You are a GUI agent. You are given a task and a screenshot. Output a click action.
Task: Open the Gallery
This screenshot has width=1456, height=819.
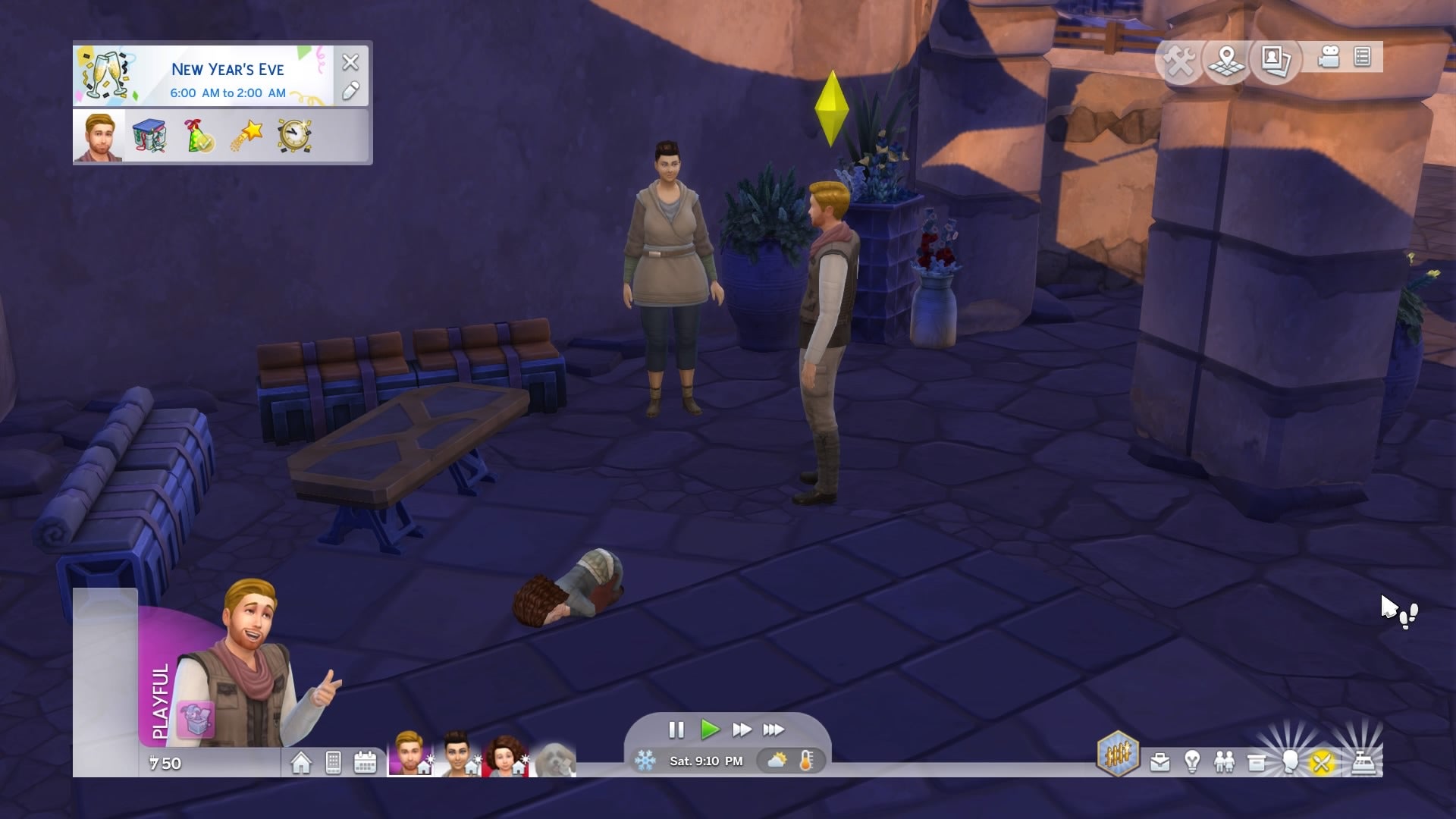(1276, 60)
